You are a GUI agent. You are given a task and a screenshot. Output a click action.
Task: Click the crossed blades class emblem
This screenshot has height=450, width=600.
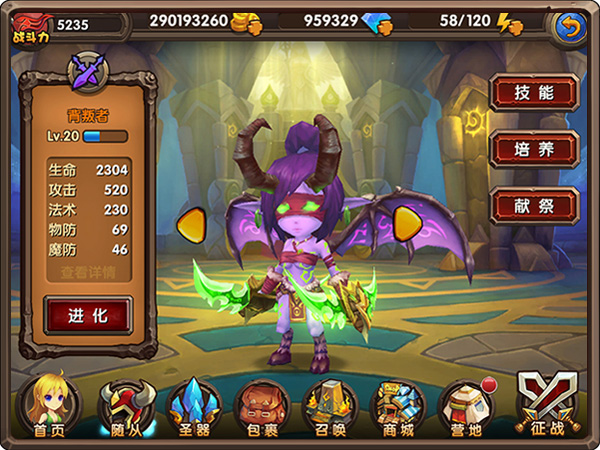(87, 70)
